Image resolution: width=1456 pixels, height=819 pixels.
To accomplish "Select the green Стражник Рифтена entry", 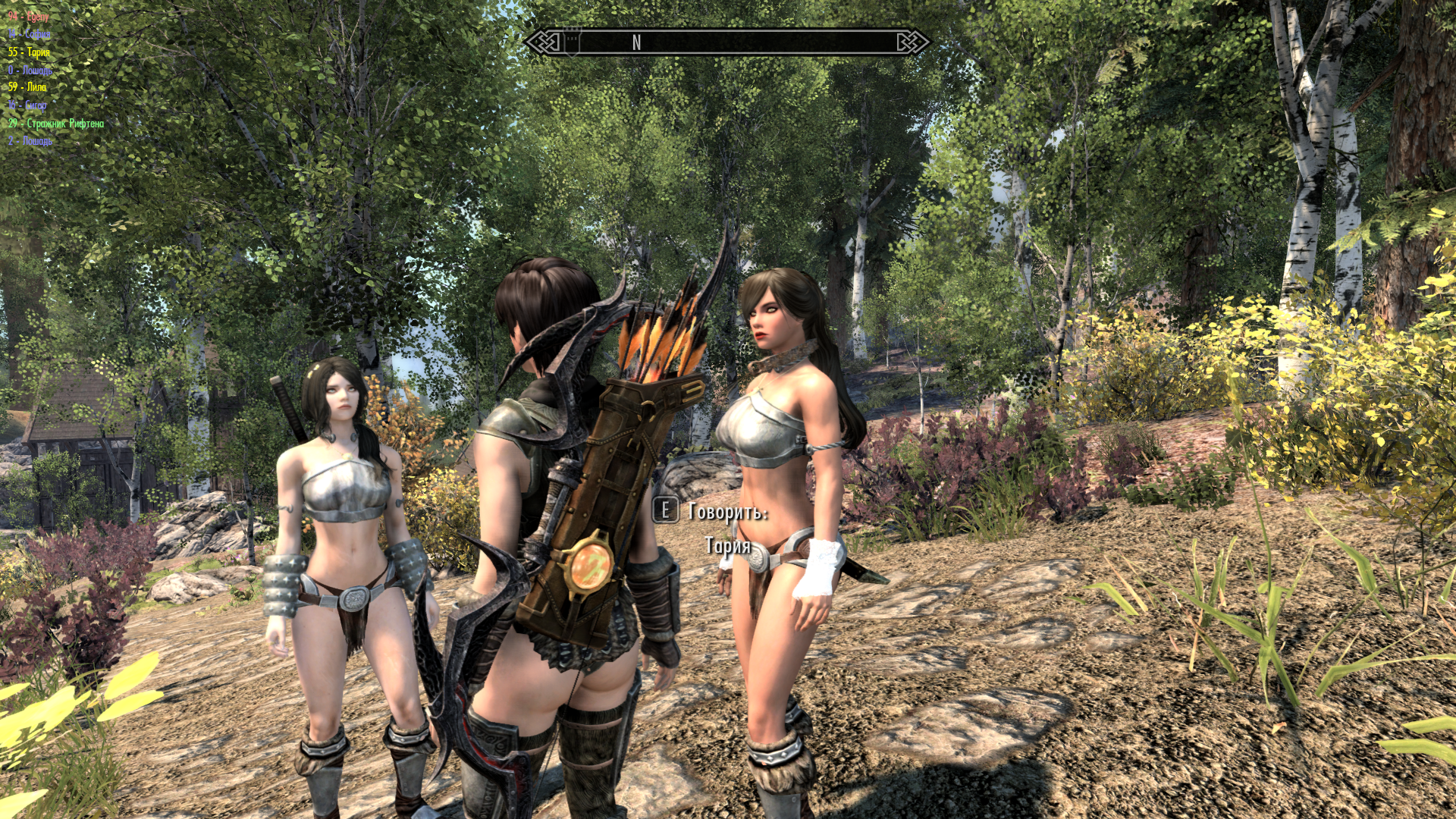I will (x=56, y=123).
